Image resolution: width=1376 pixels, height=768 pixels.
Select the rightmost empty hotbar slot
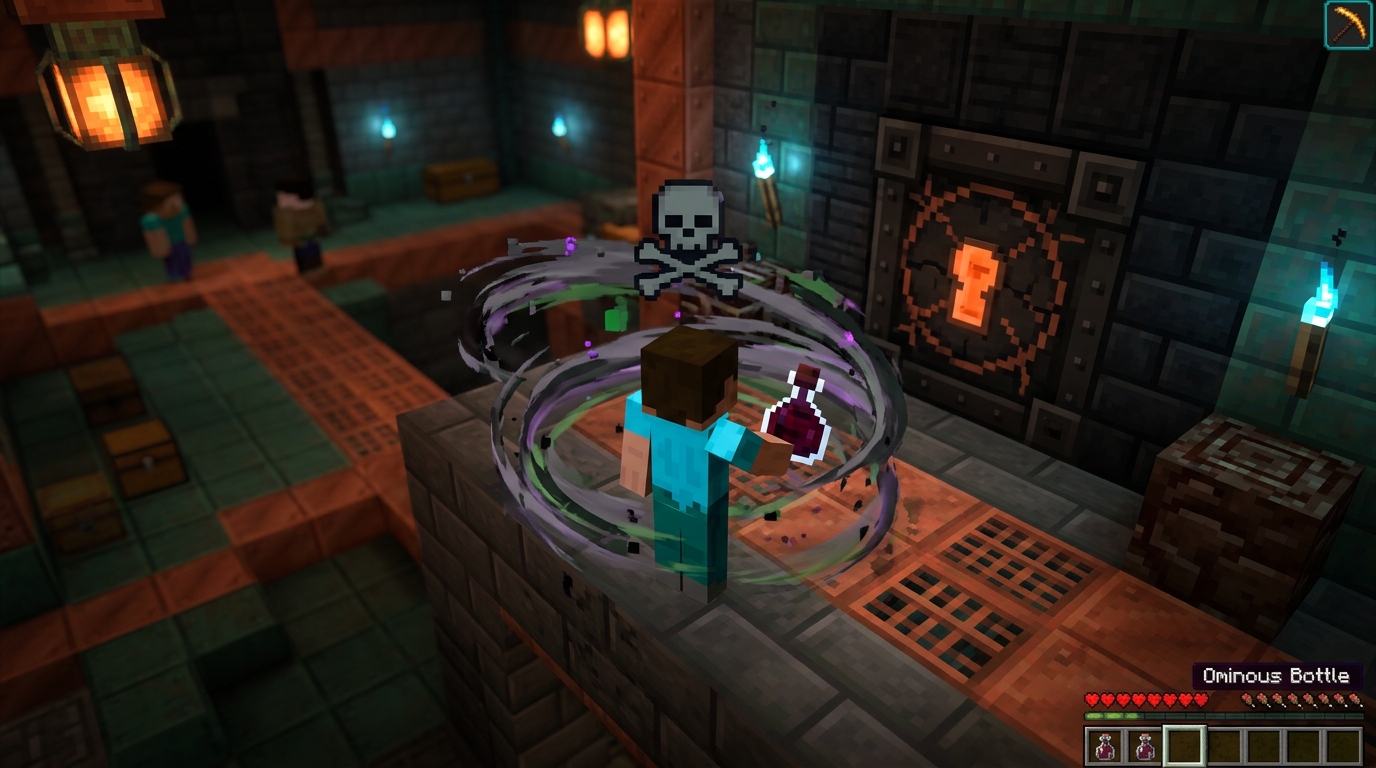pos(1347,744)
